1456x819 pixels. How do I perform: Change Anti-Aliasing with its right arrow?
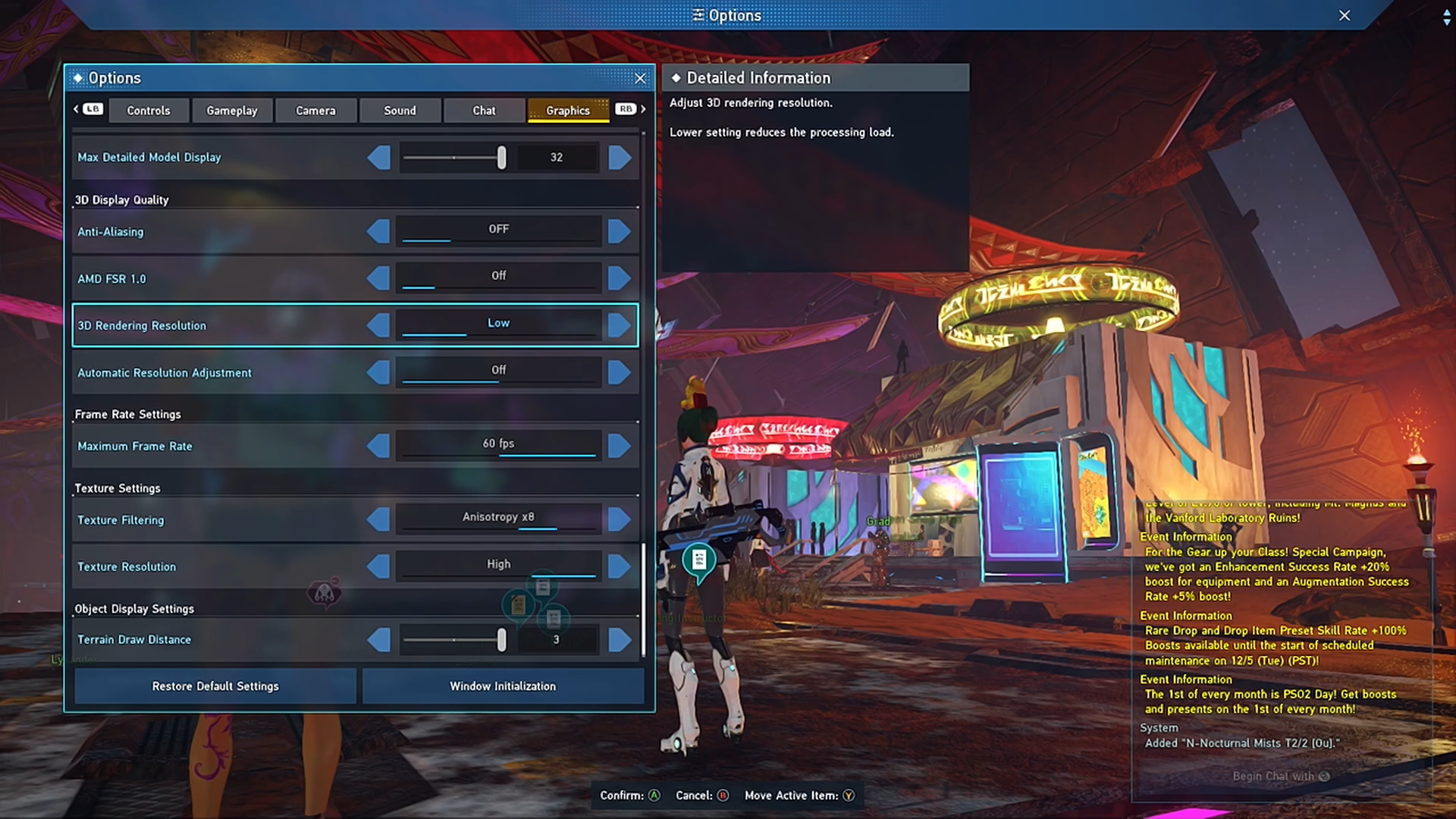pos(619,231)
